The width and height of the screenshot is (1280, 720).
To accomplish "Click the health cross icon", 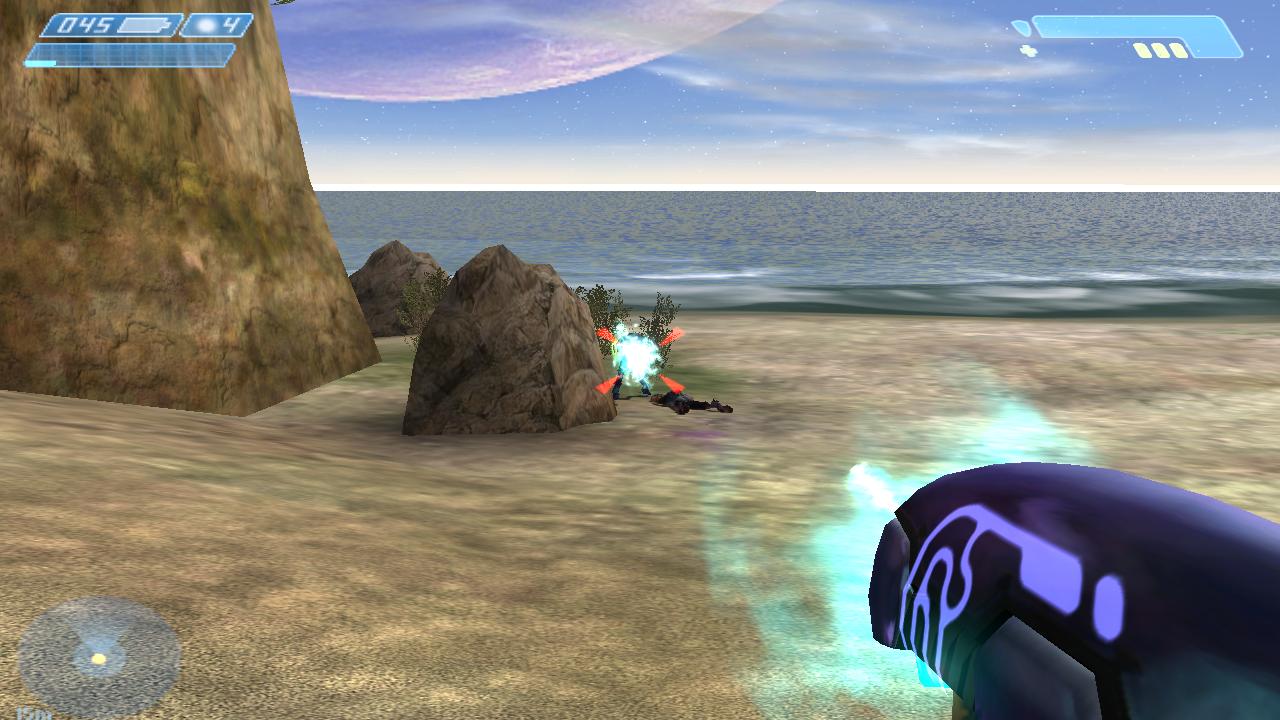I will 1027,50.
